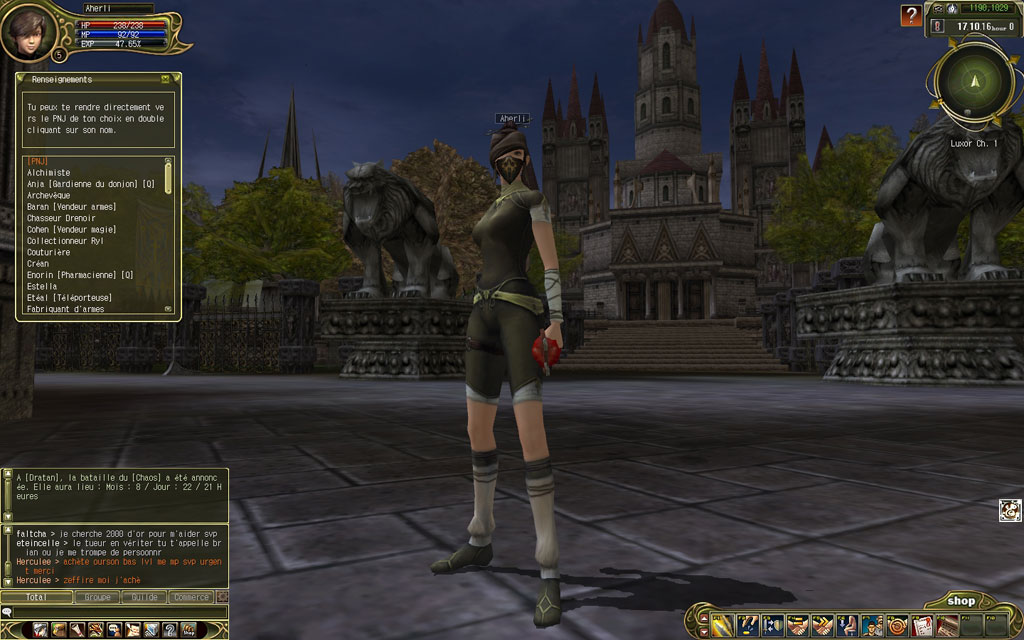The width and height of the screenshot is (1024, 640).
Task: Select the Total chat tab
Action: click(37, 597)
